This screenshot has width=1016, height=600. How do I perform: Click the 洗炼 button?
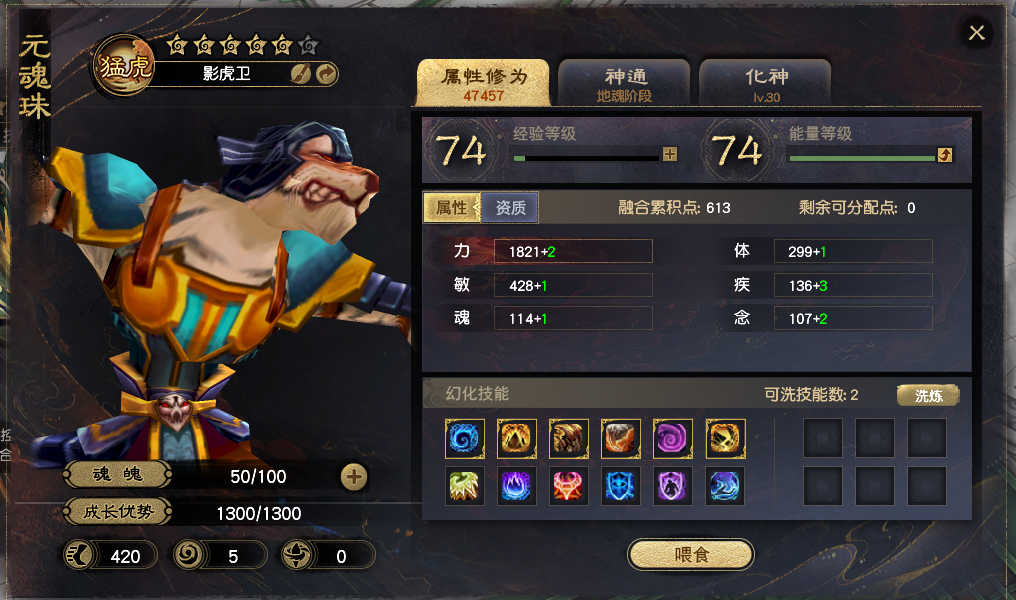click(x=927, y=395)
